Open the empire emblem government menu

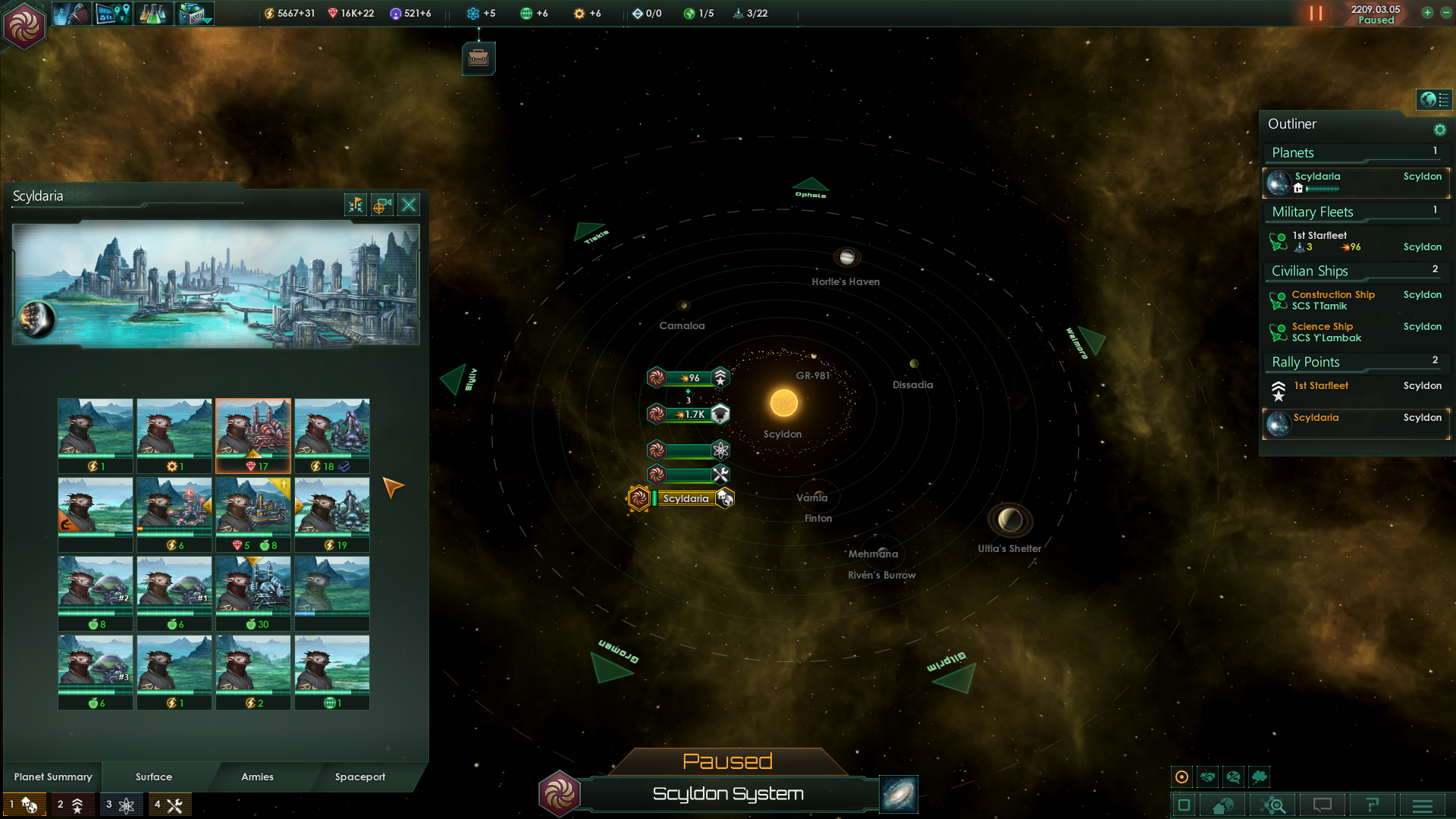tap(24, 25)
